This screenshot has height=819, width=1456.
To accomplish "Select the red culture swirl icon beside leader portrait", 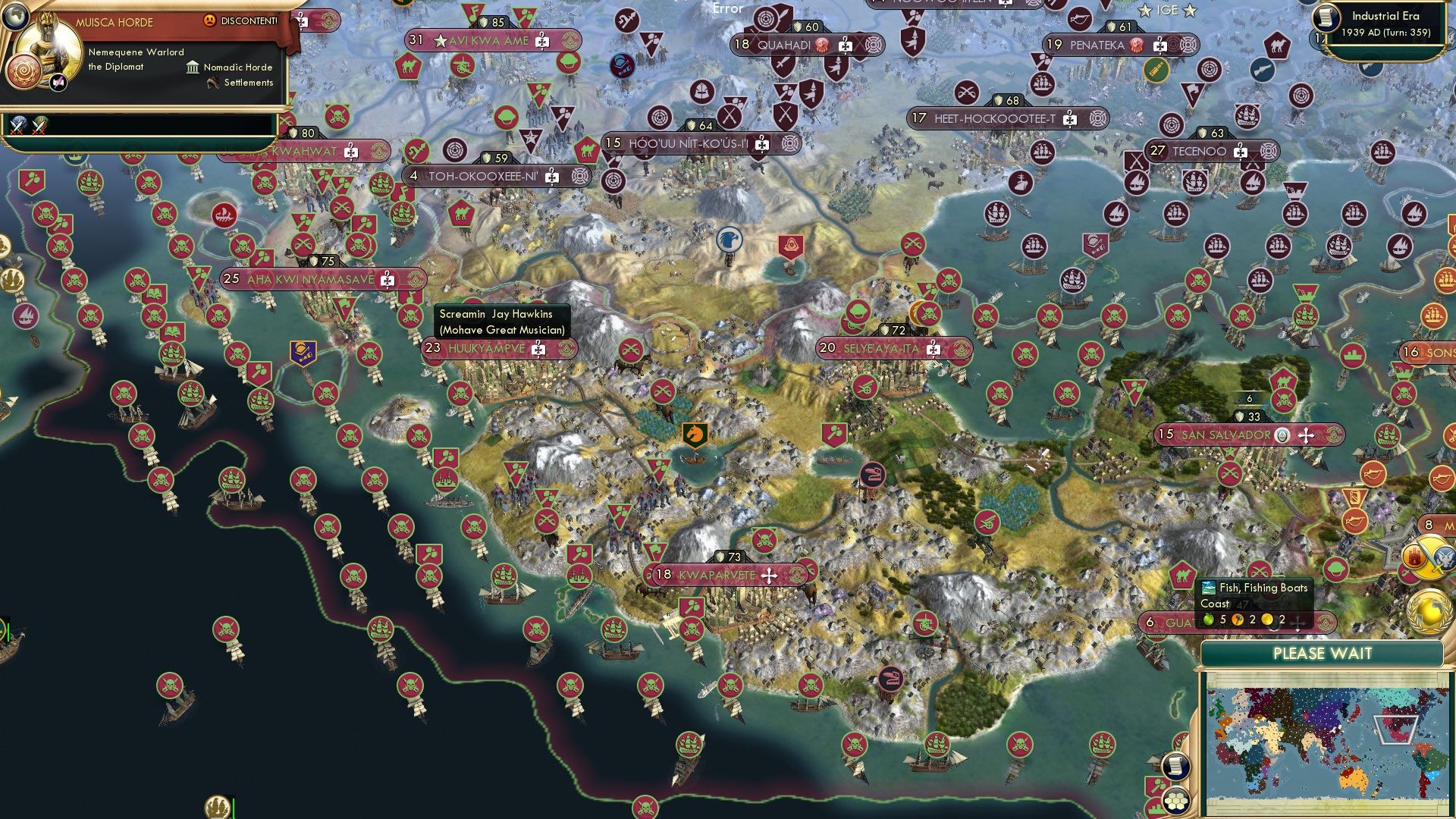I will [24, 71].
